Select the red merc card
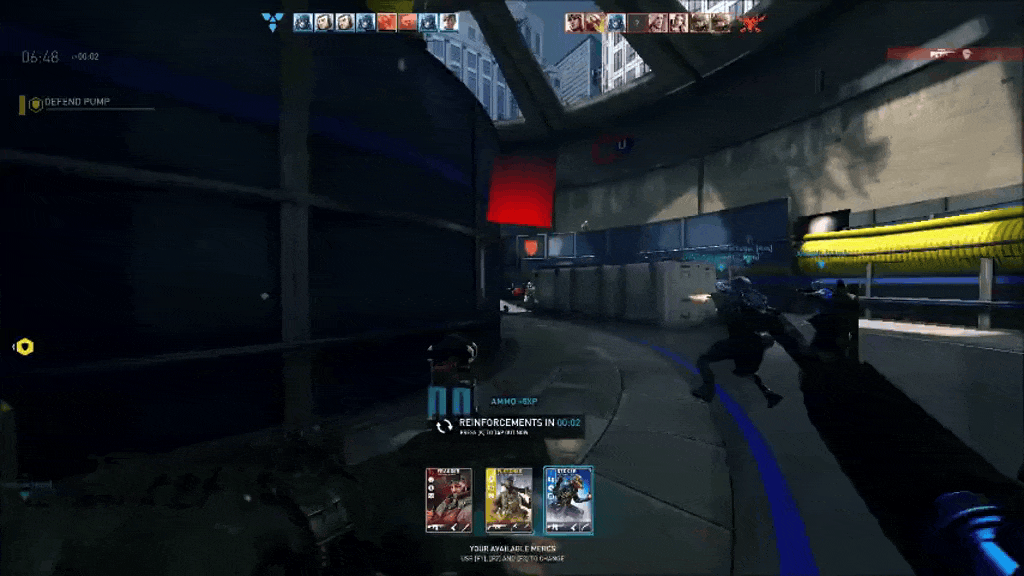 [448, 499]
